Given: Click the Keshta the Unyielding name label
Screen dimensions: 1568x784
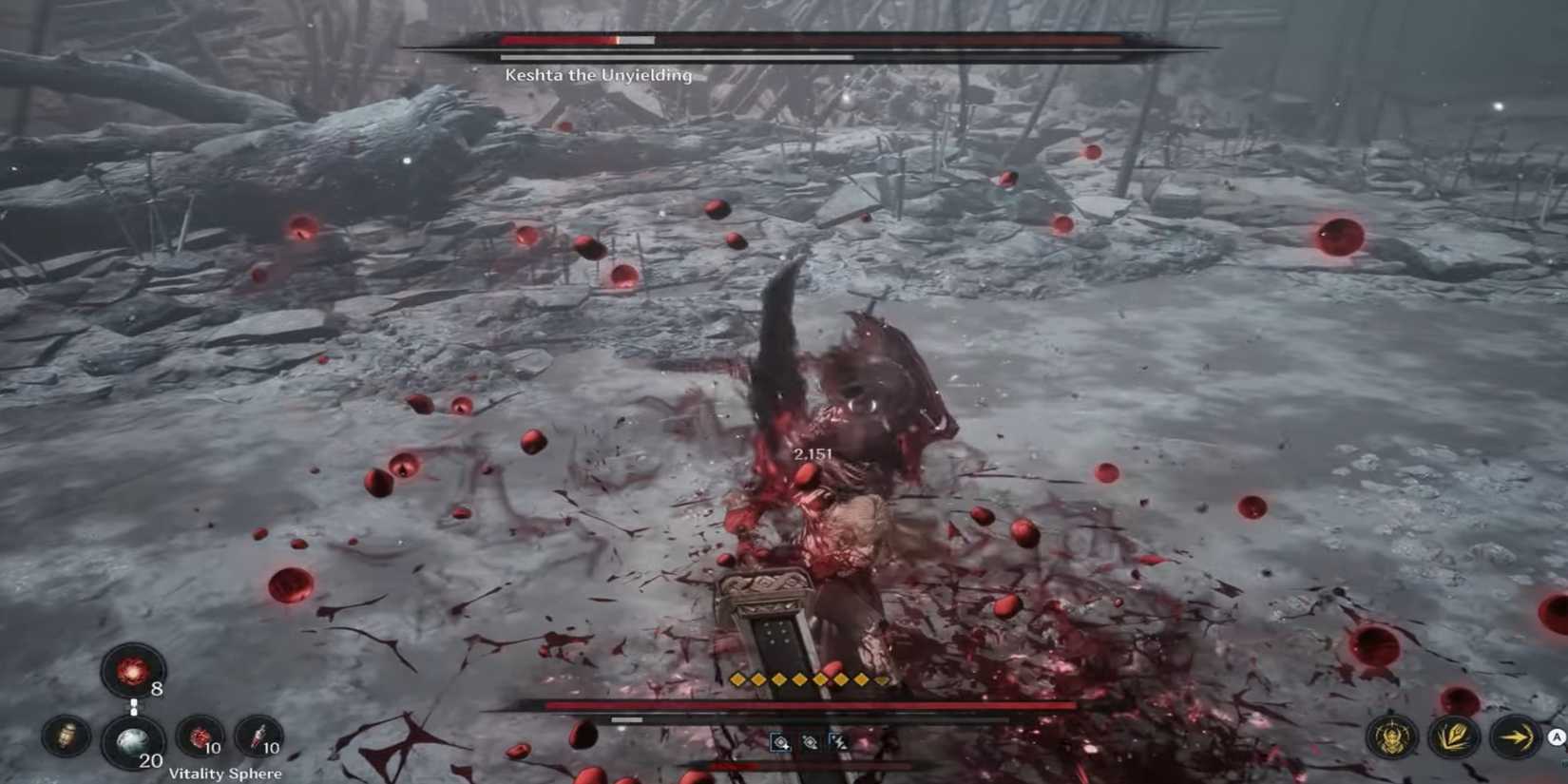Looking at the screenshot, I should point(598,75).
